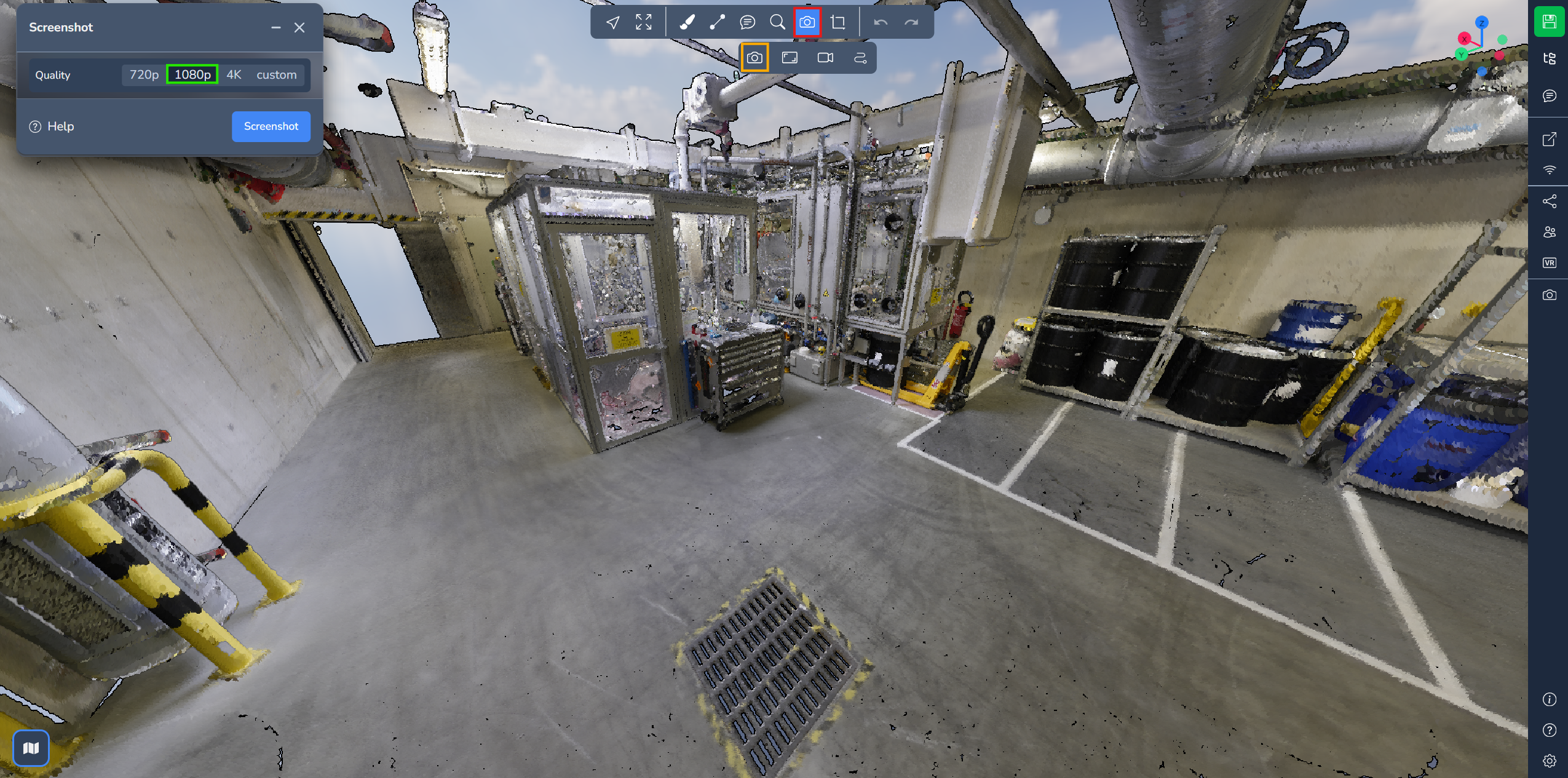Choose 4K screenshot quality

click(x=234, y=74)
